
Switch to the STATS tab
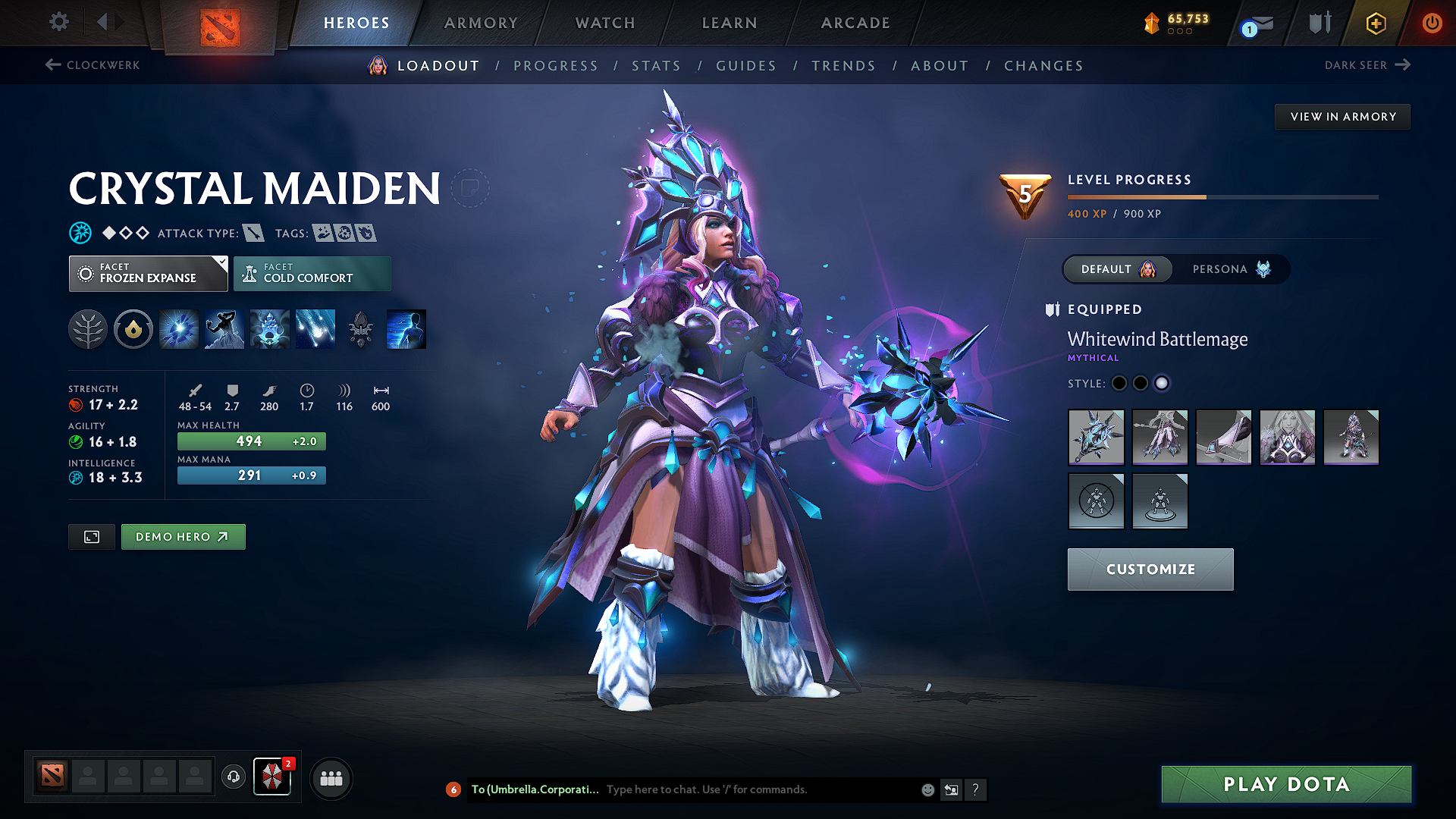tap(657, 66)
